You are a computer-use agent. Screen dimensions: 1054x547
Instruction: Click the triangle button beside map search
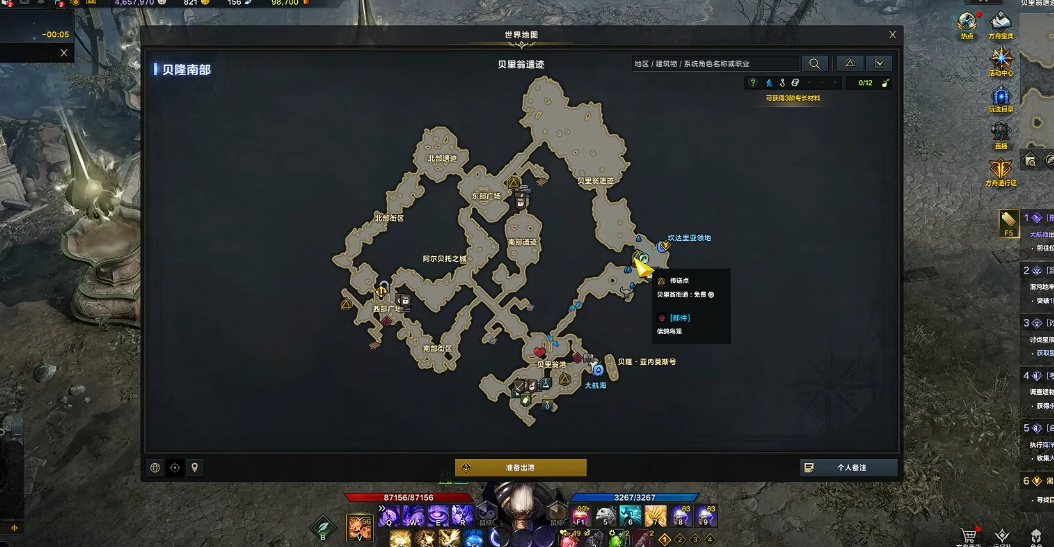pos(849,63)
